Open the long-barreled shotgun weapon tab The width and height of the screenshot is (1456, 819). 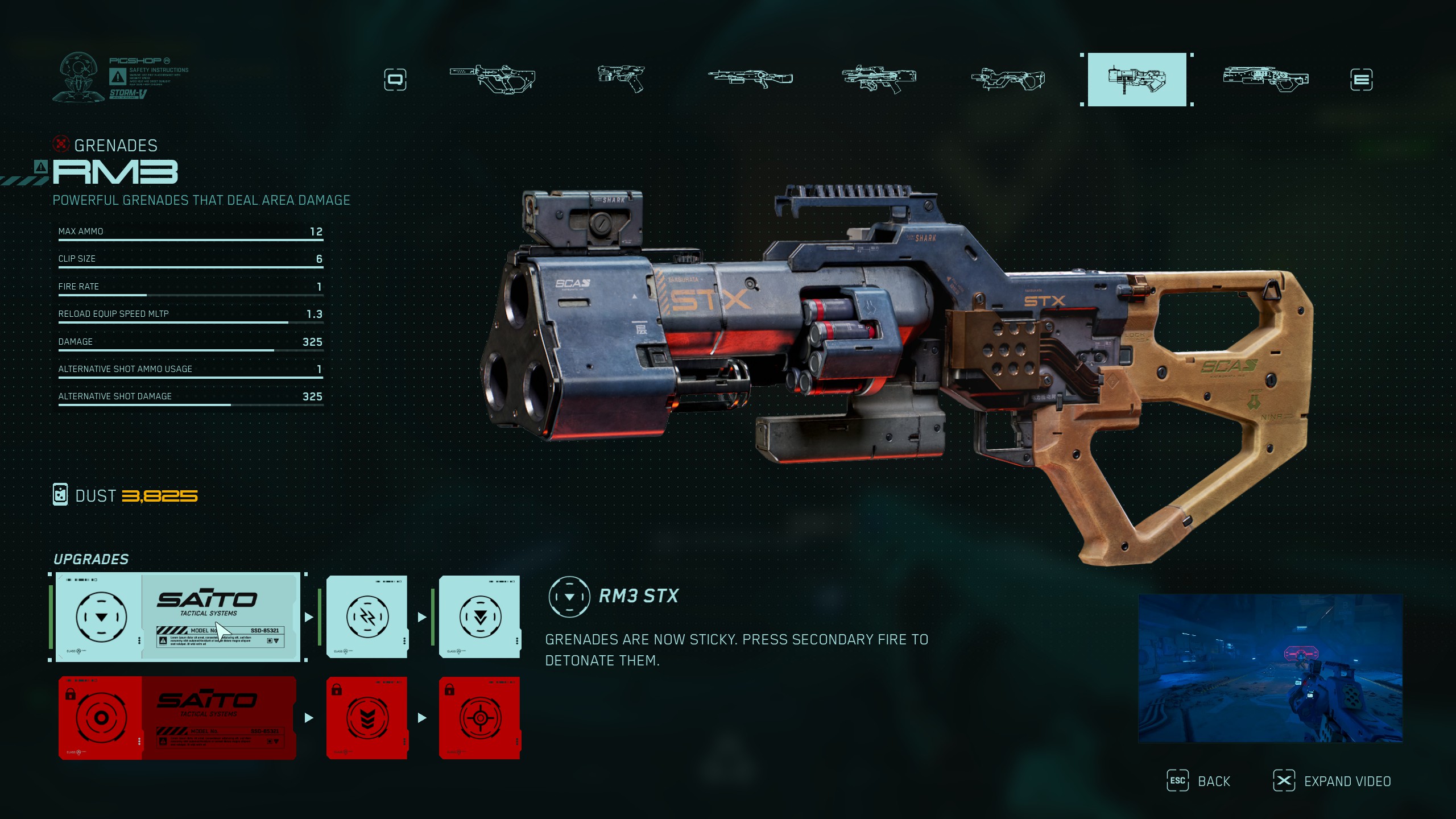[x=750, y=79]
